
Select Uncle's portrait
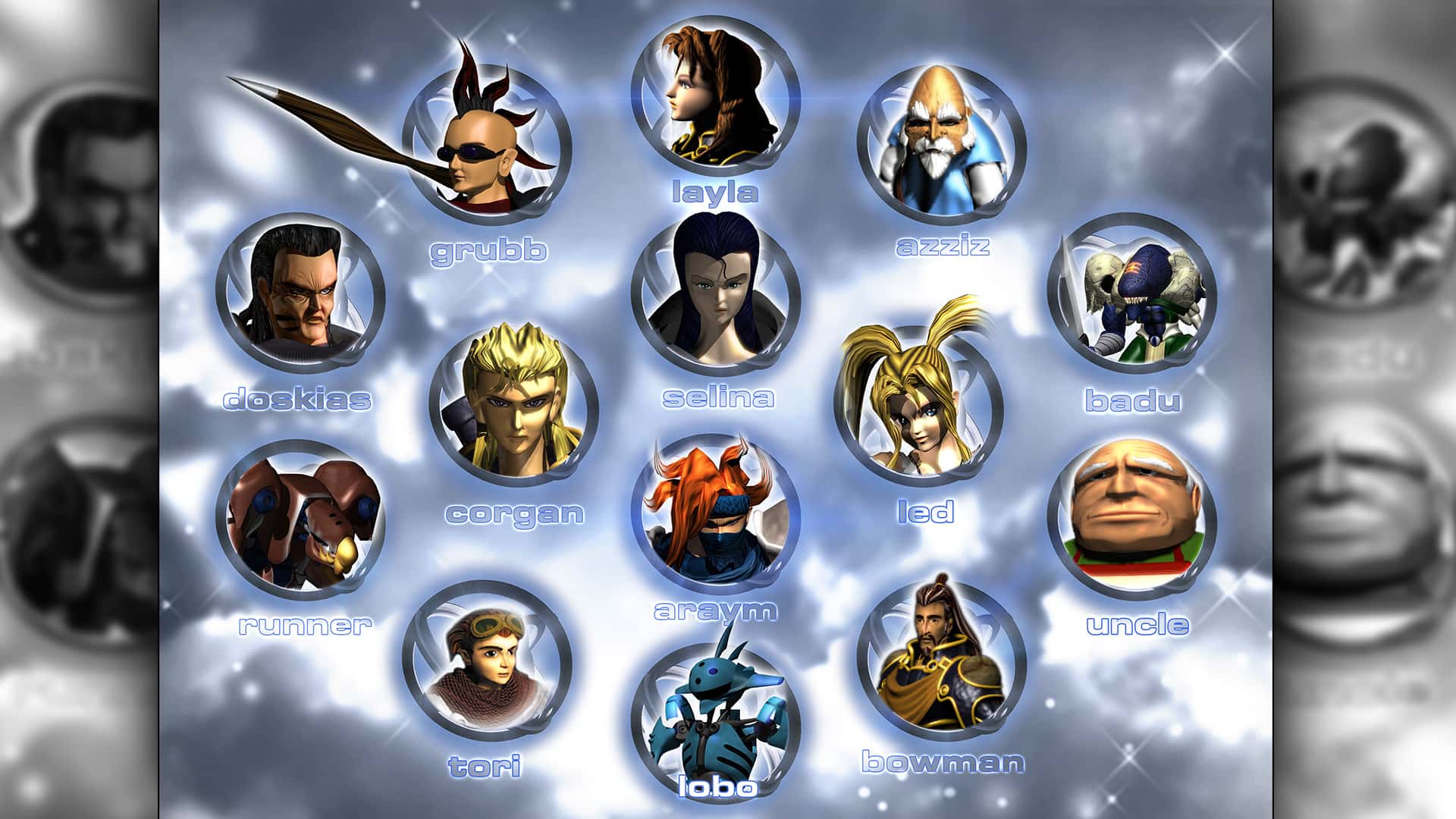click(1132, 518)
